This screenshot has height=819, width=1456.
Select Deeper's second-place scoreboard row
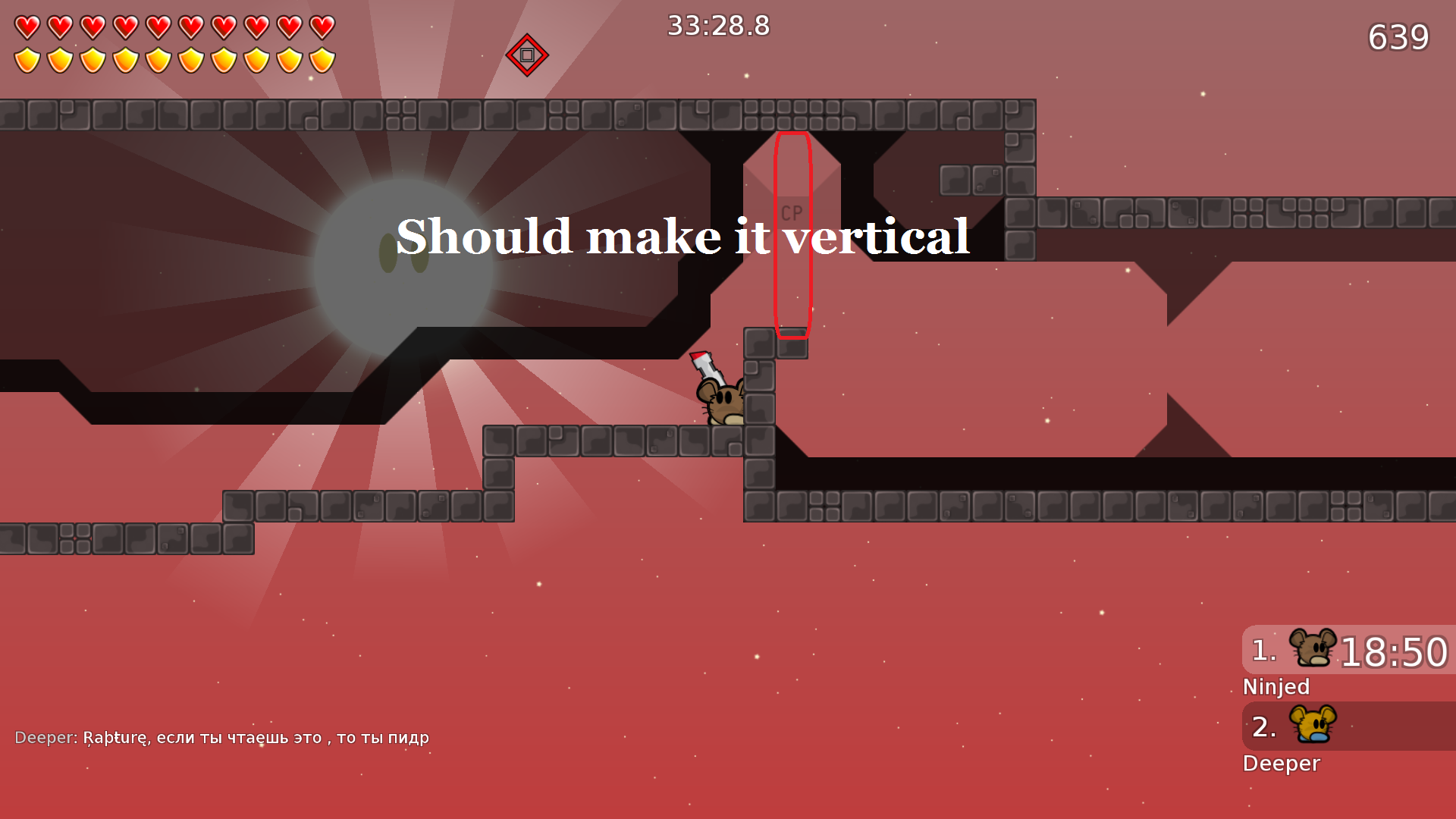point(1348,726)
